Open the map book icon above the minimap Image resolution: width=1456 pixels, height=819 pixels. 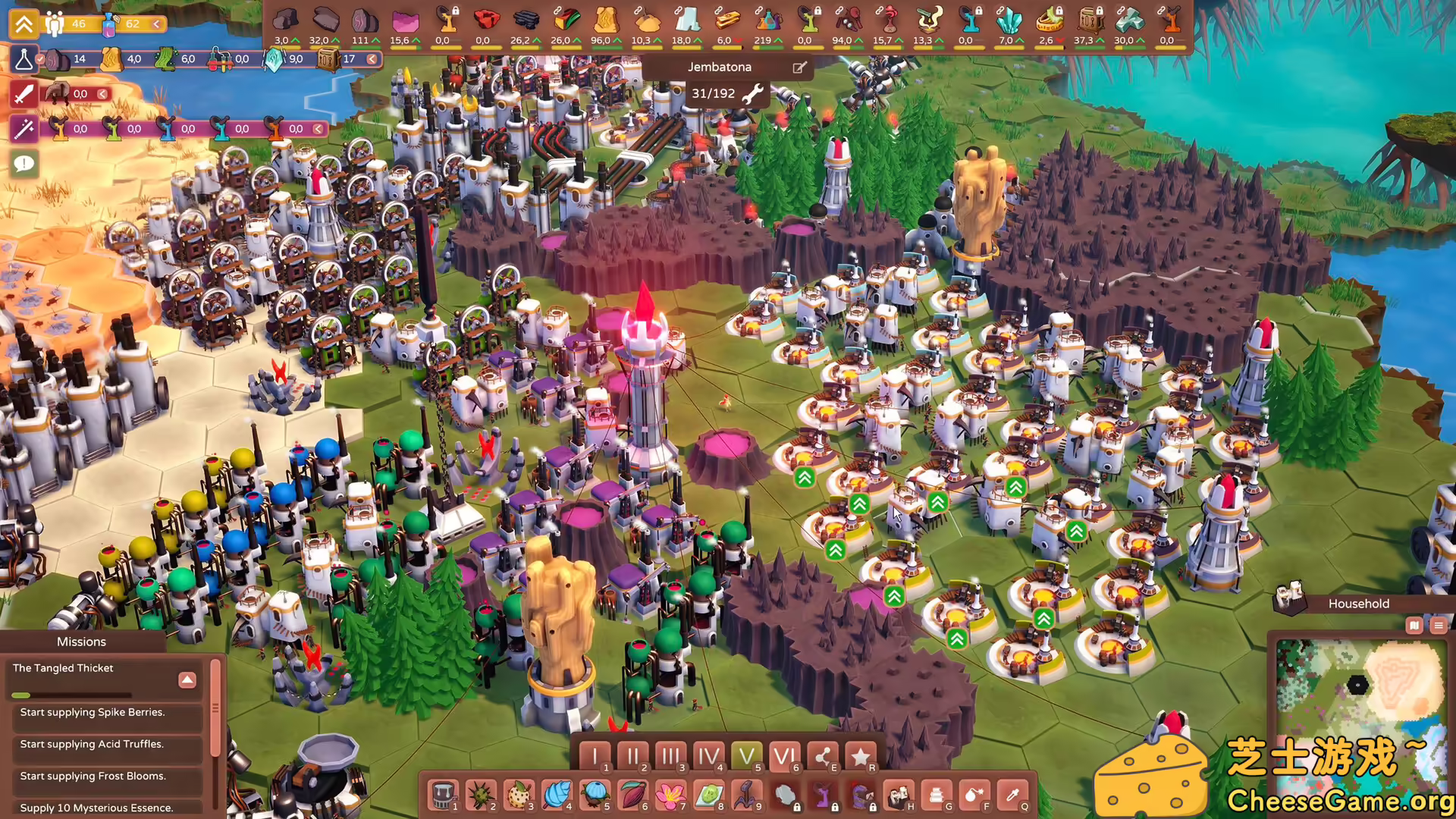1415,626
